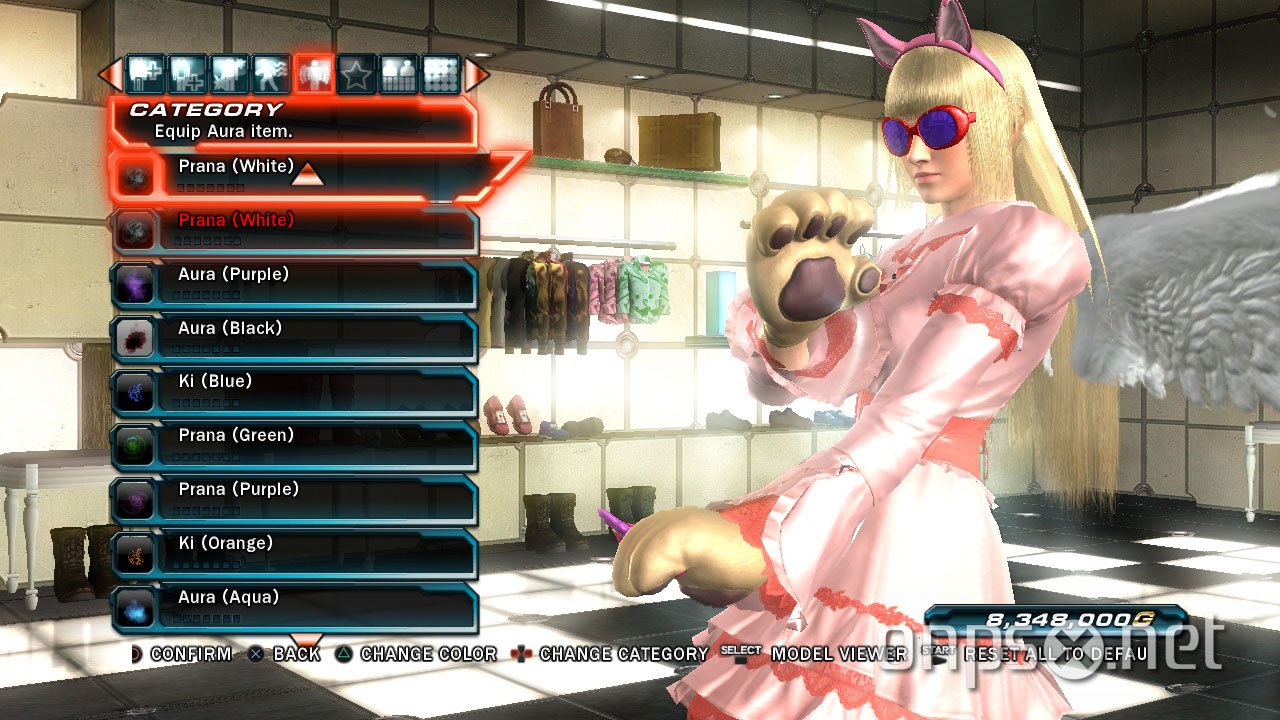Select the highlighted Aura item category icon
Screen dimensions: 1280x720
point(315,72)
